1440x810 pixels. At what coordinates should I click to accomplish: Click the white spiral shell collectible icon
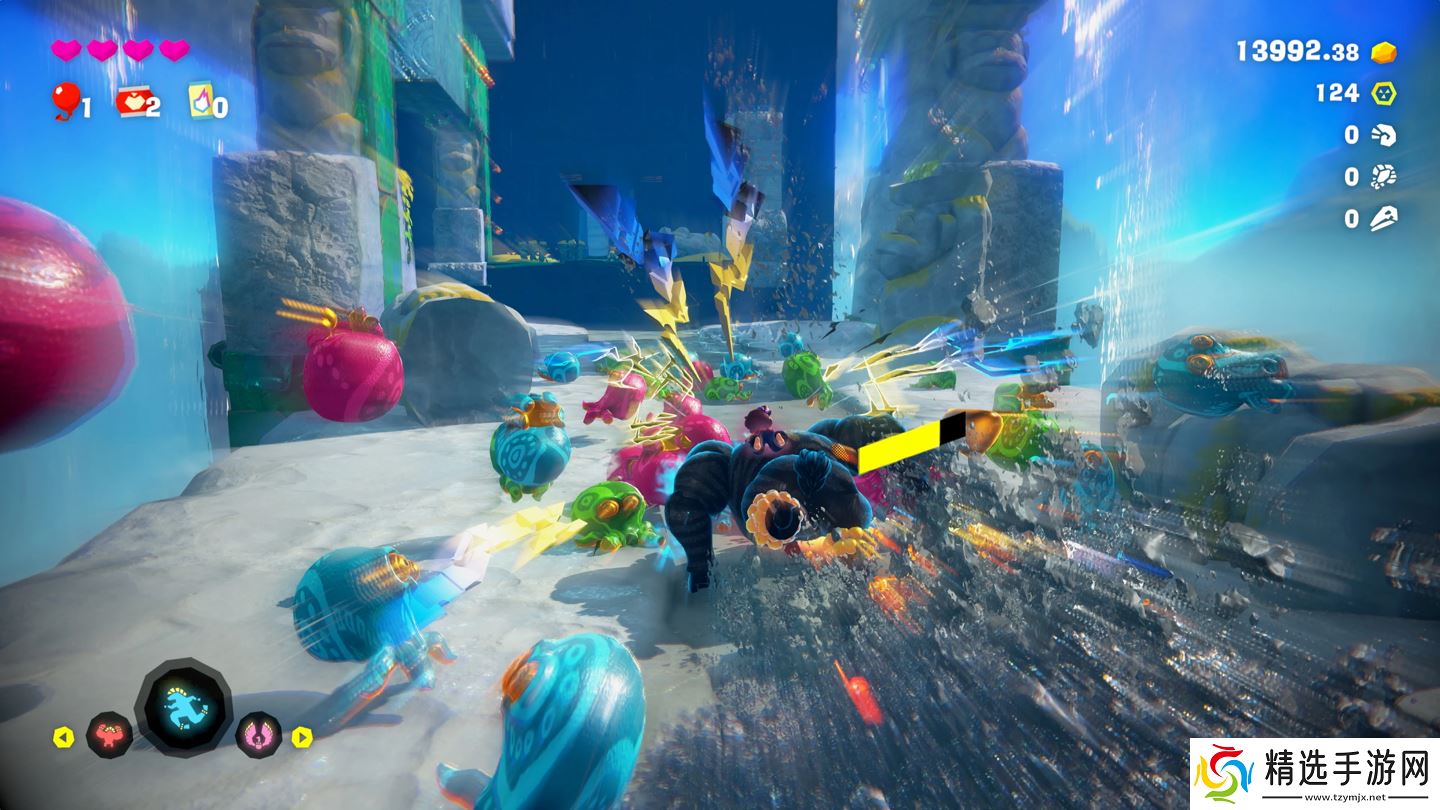[x=1383, y=135]
